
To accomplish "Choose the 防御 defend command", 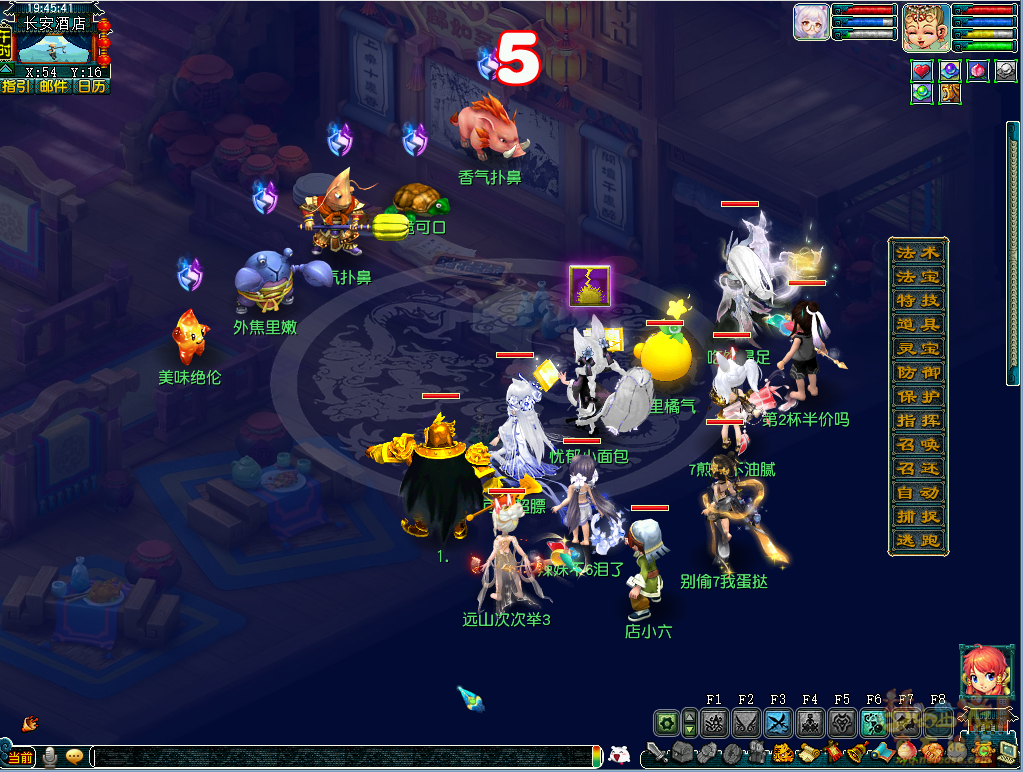I will coord(917,373).
